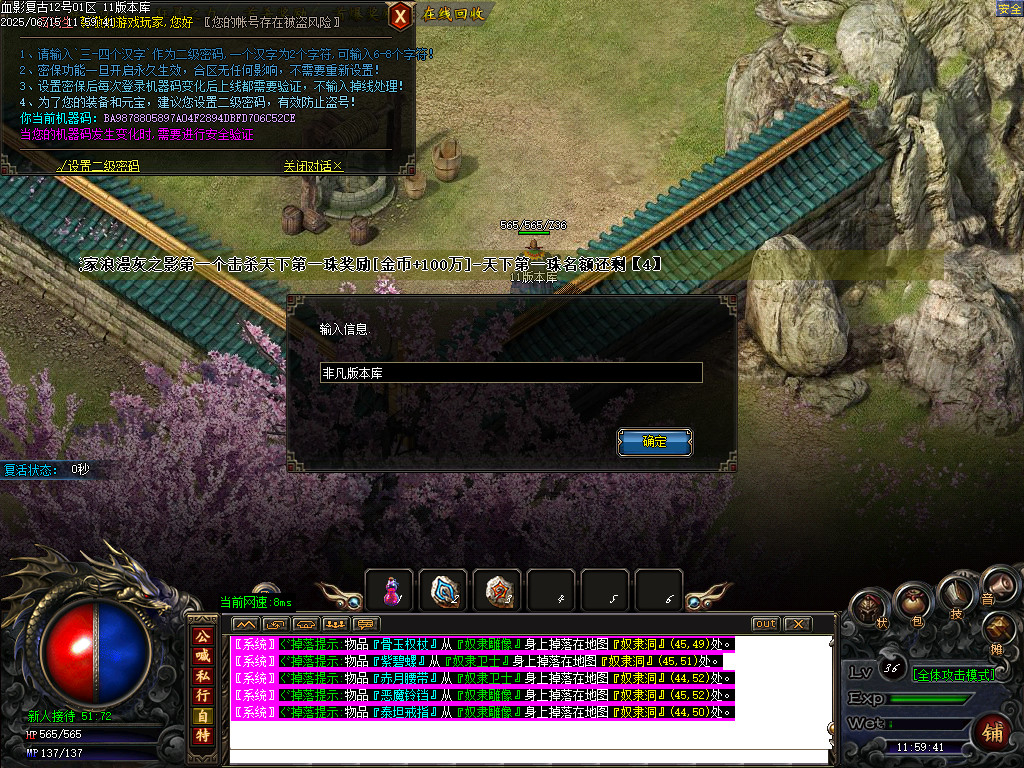The image size is (1024, 768).
Task: Select the 公 public chat channel
Action: 202,635
